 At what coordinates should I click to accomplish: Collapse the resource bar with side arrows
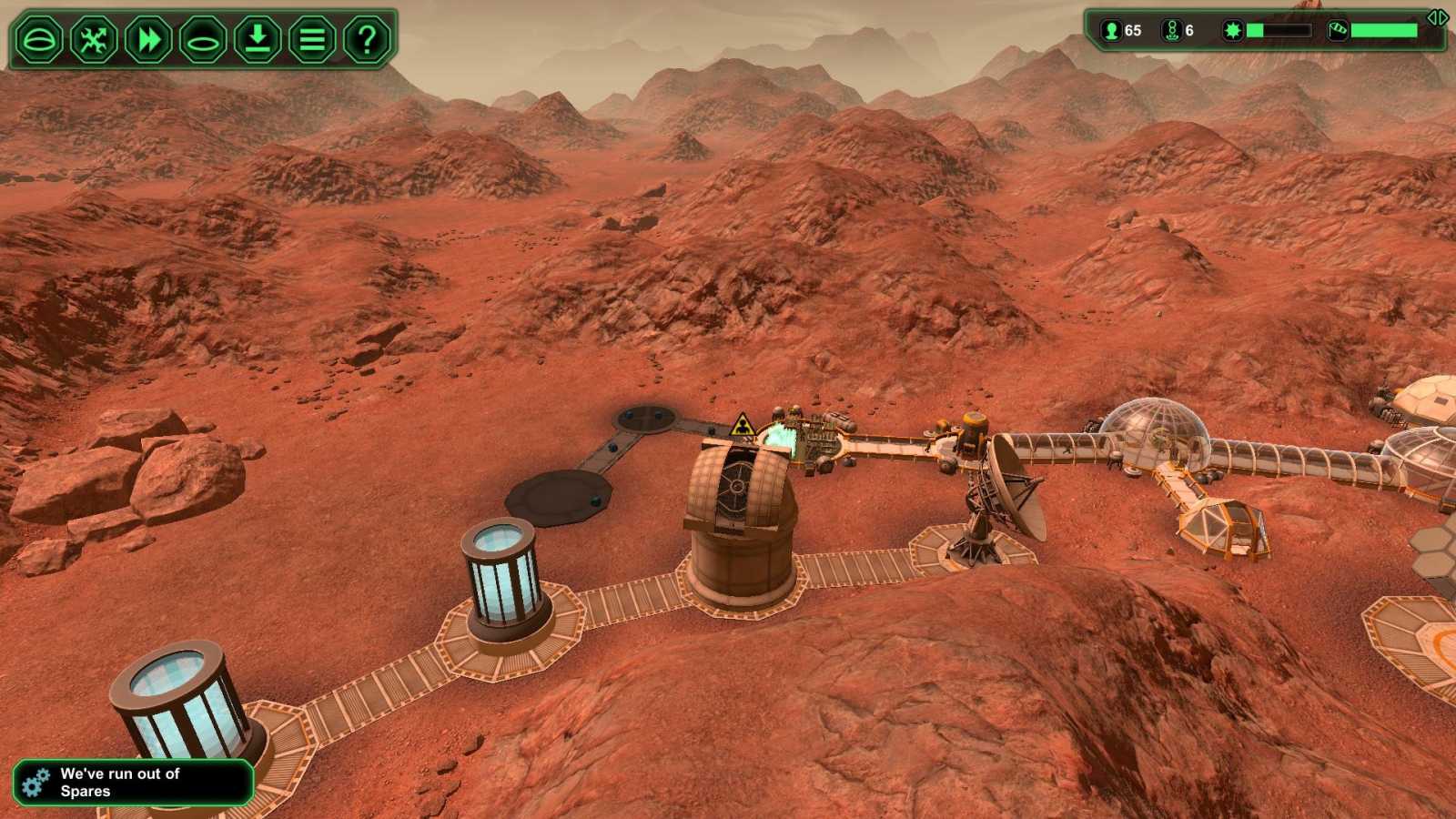click(1438, 17)
